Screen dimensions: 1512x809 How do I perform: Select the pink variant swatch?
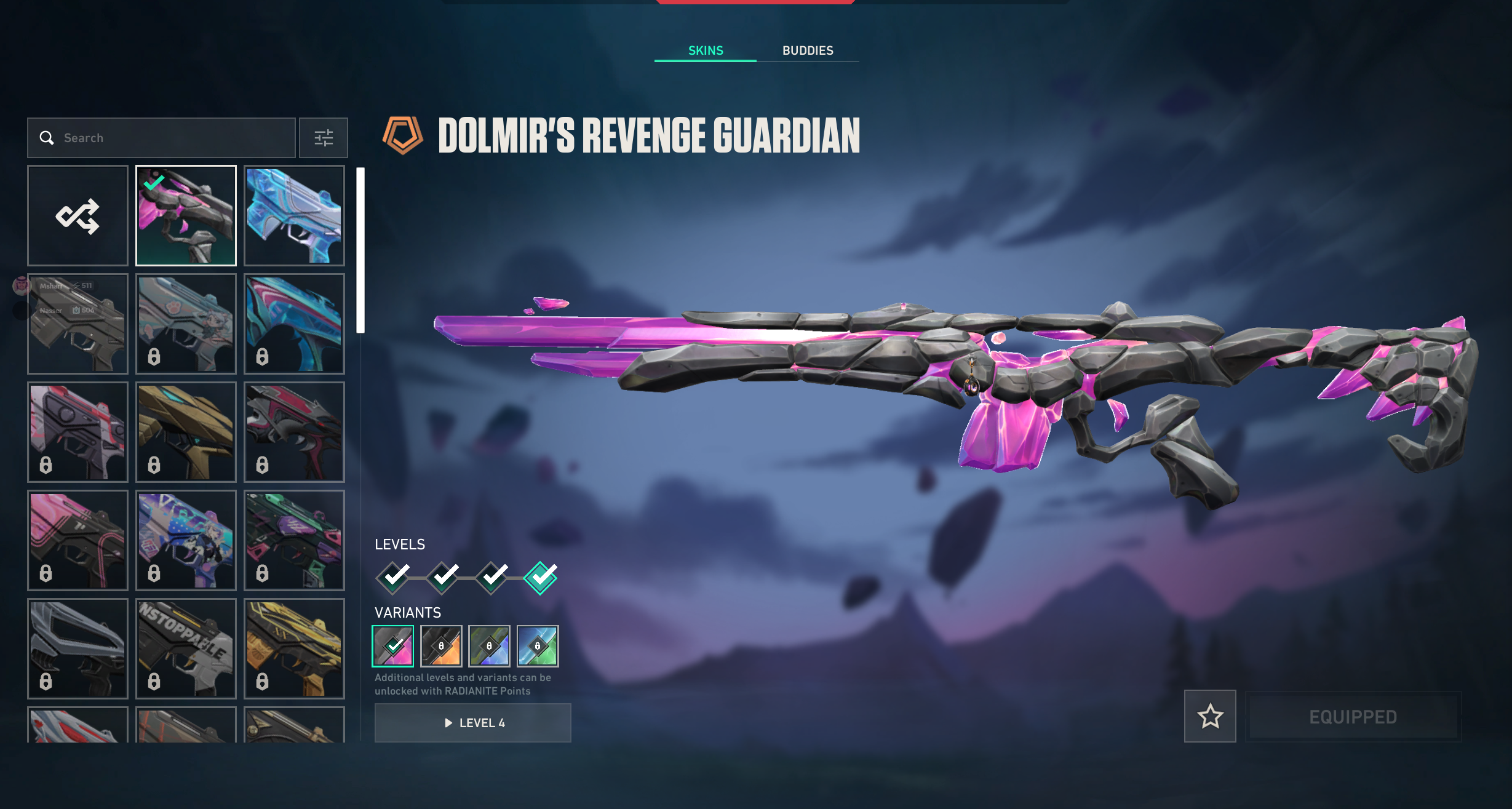[x=393, y=646]
